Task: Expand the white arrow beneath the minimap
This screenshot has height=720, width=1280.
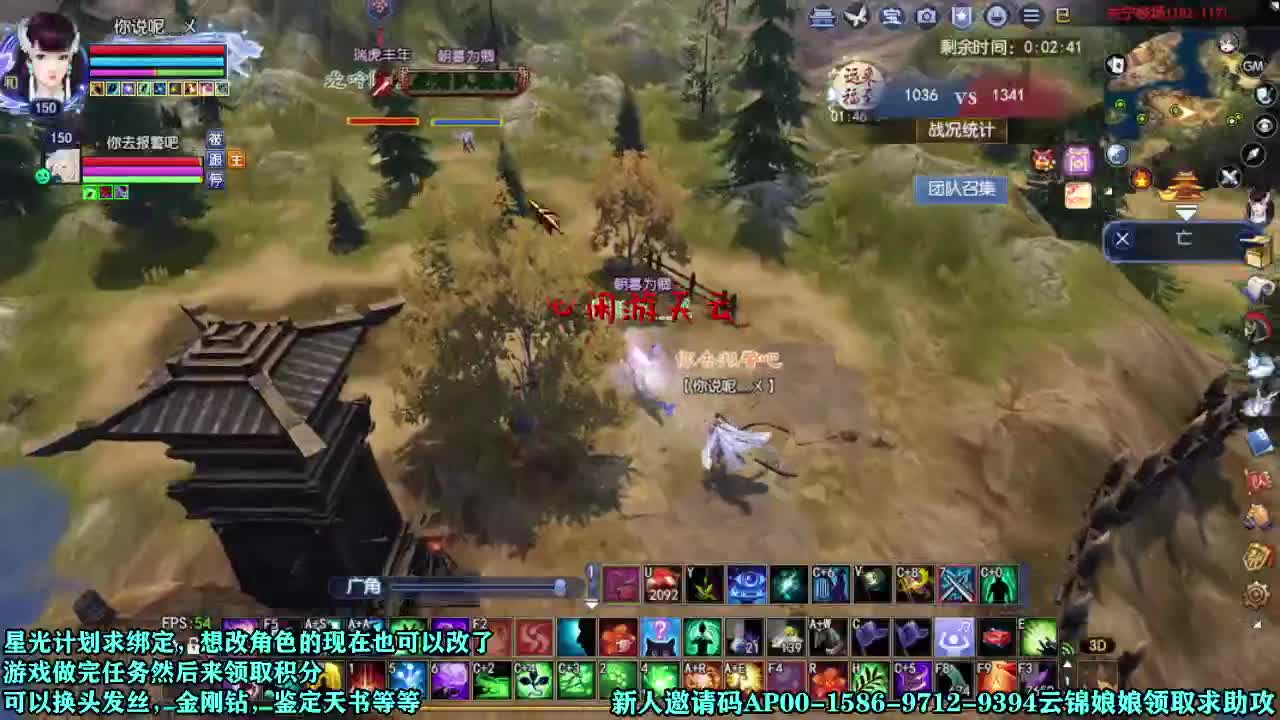Action: pos(1187,212)
